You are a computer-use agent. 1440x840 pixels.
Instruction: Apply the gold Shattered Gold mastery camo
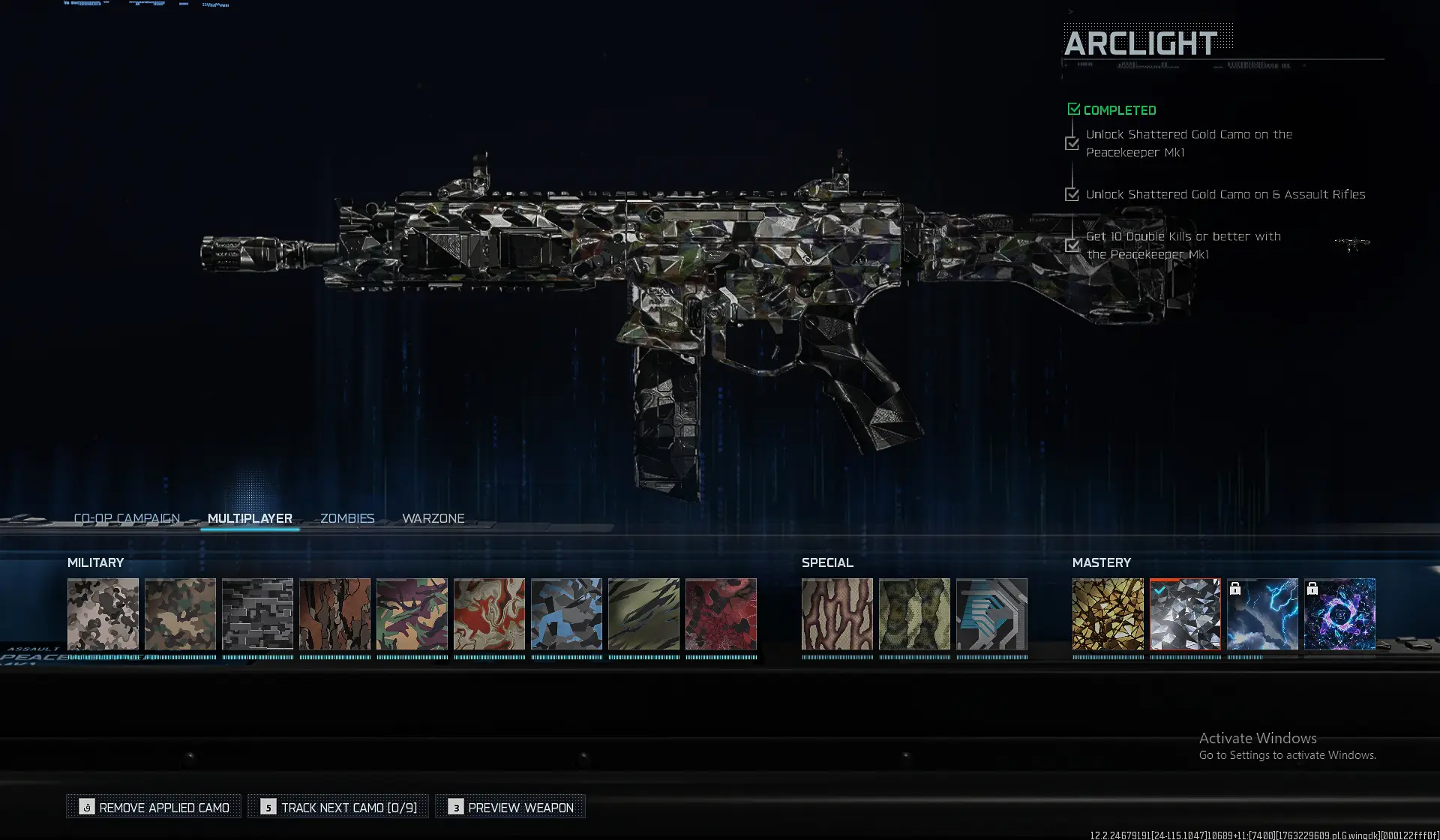1108,613
